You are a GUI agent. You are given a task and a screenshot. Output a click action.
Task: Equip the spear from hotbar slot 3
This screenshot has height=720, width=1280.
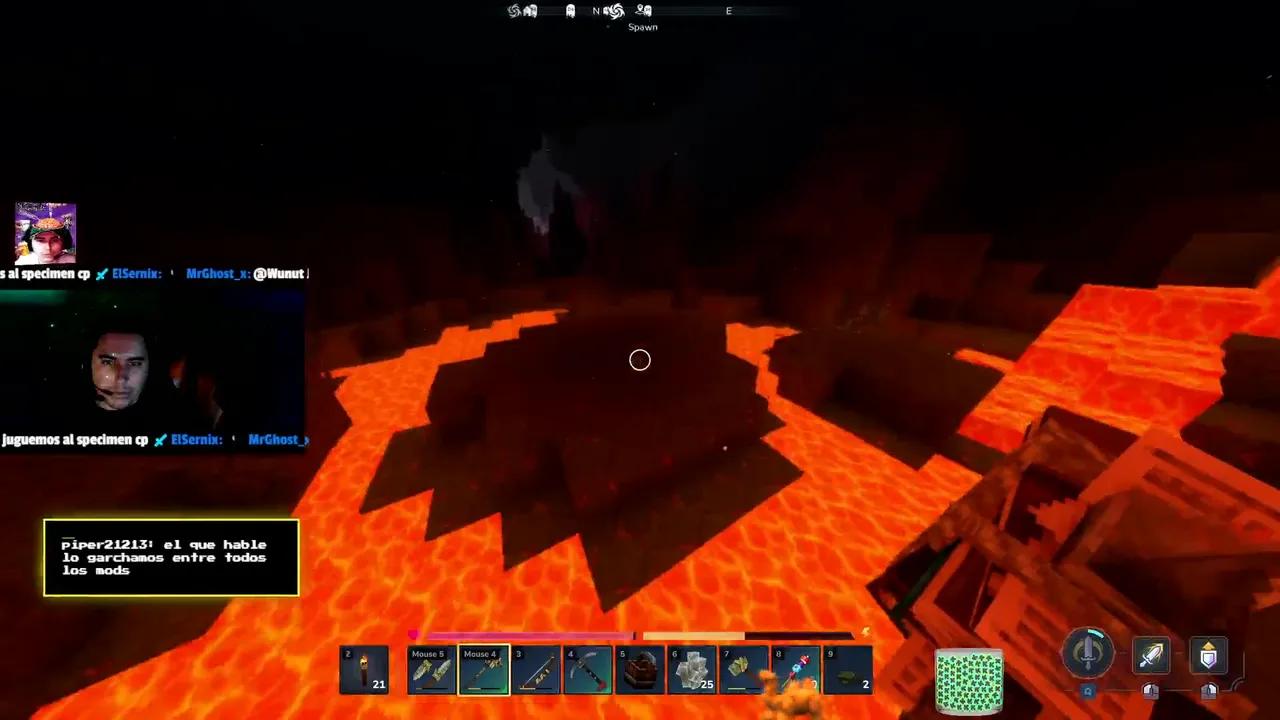coord(536,669)
